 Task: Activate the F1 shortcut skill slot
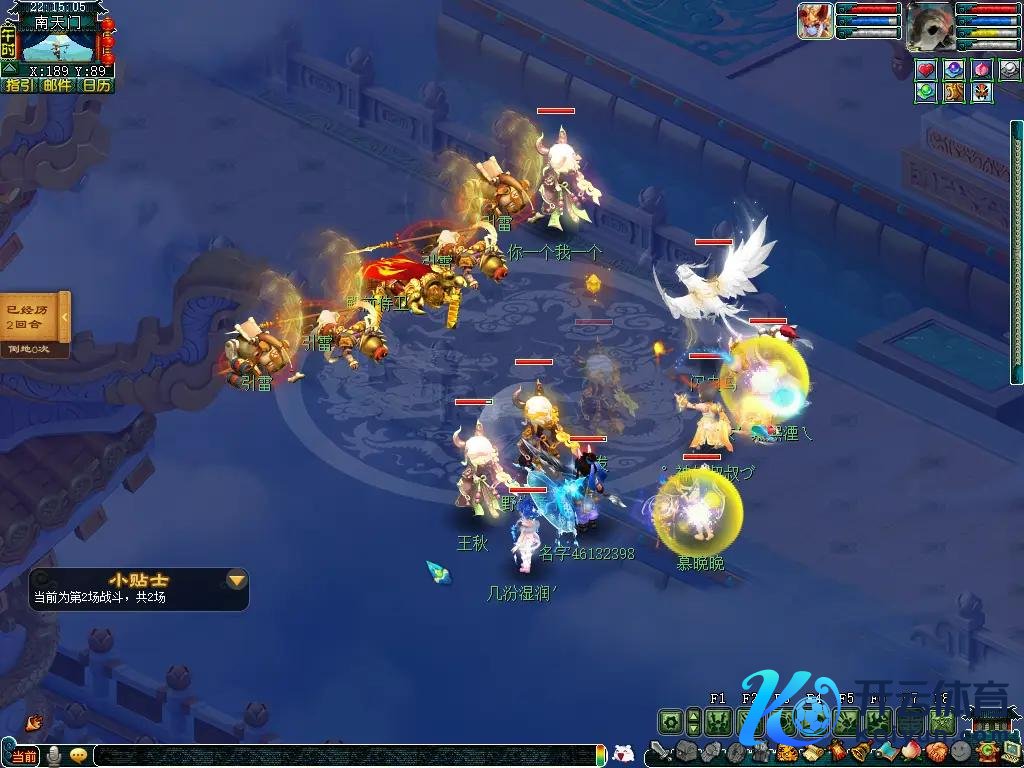(x=718, y=721)
